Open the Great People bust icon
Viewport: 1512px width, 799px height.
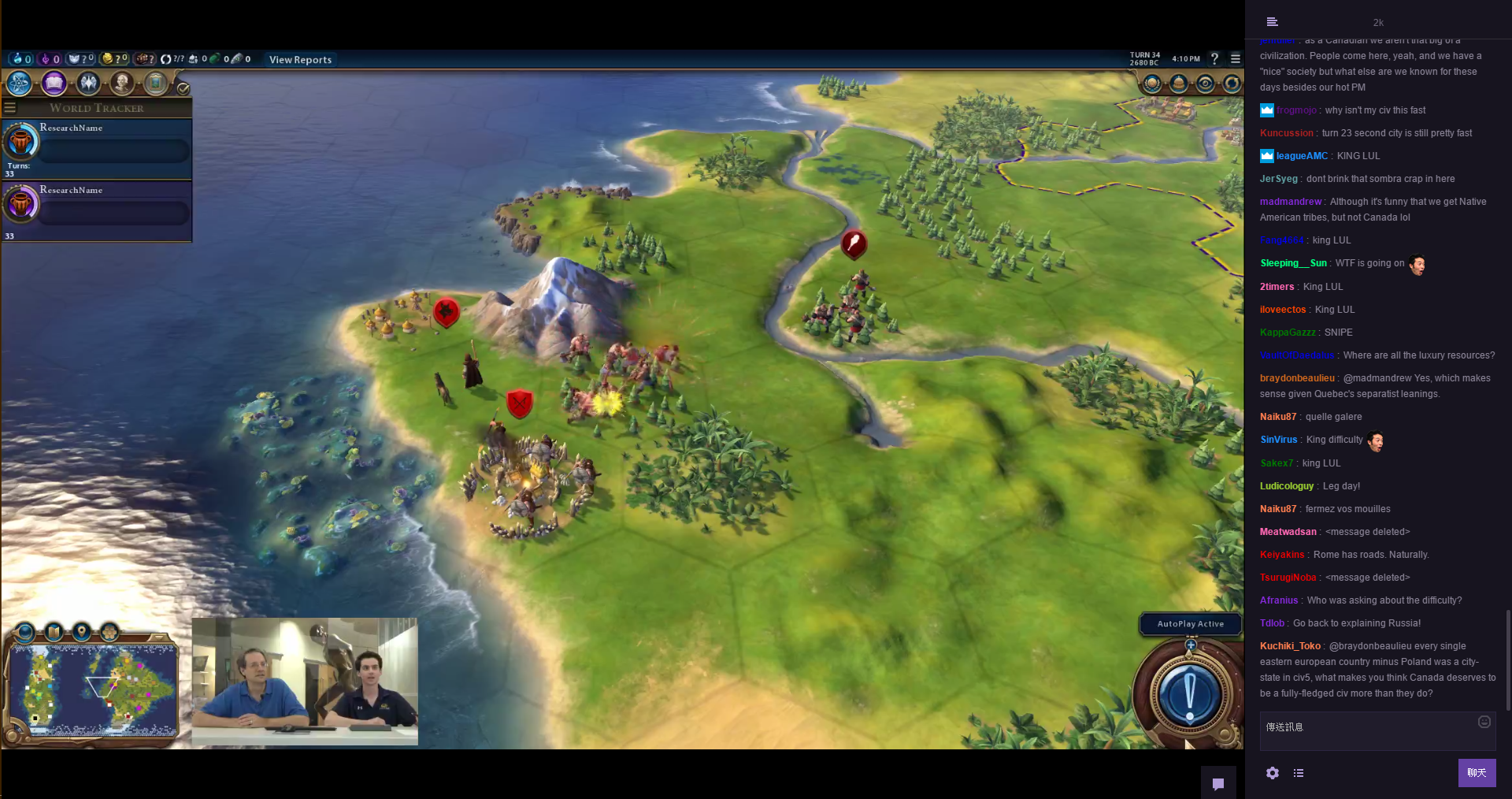tap(122, 83)
